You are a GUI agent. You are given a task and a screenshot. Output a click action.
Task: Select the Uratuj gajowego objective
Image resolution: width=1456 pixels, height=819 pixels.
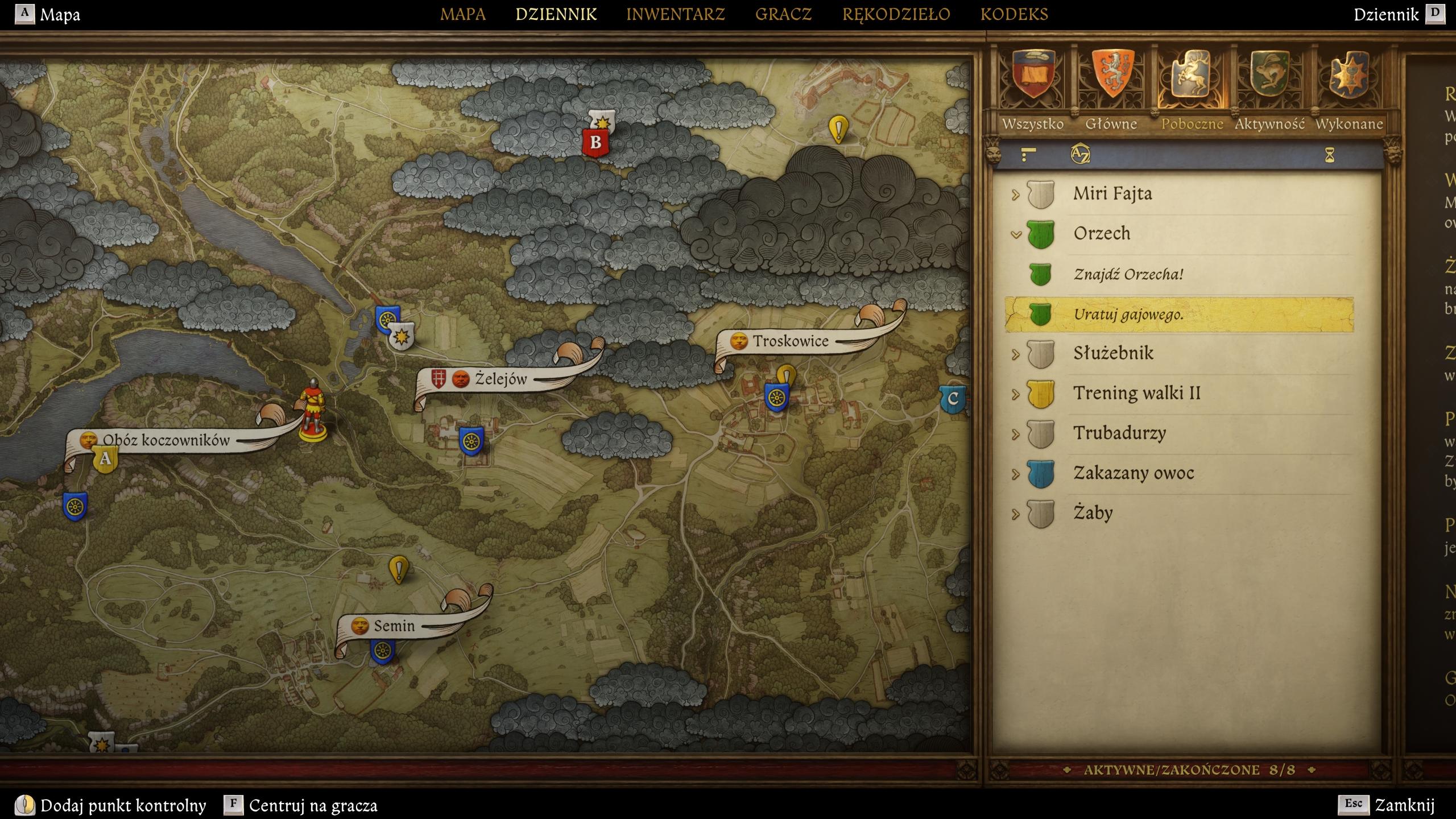tap(1128, 315)
